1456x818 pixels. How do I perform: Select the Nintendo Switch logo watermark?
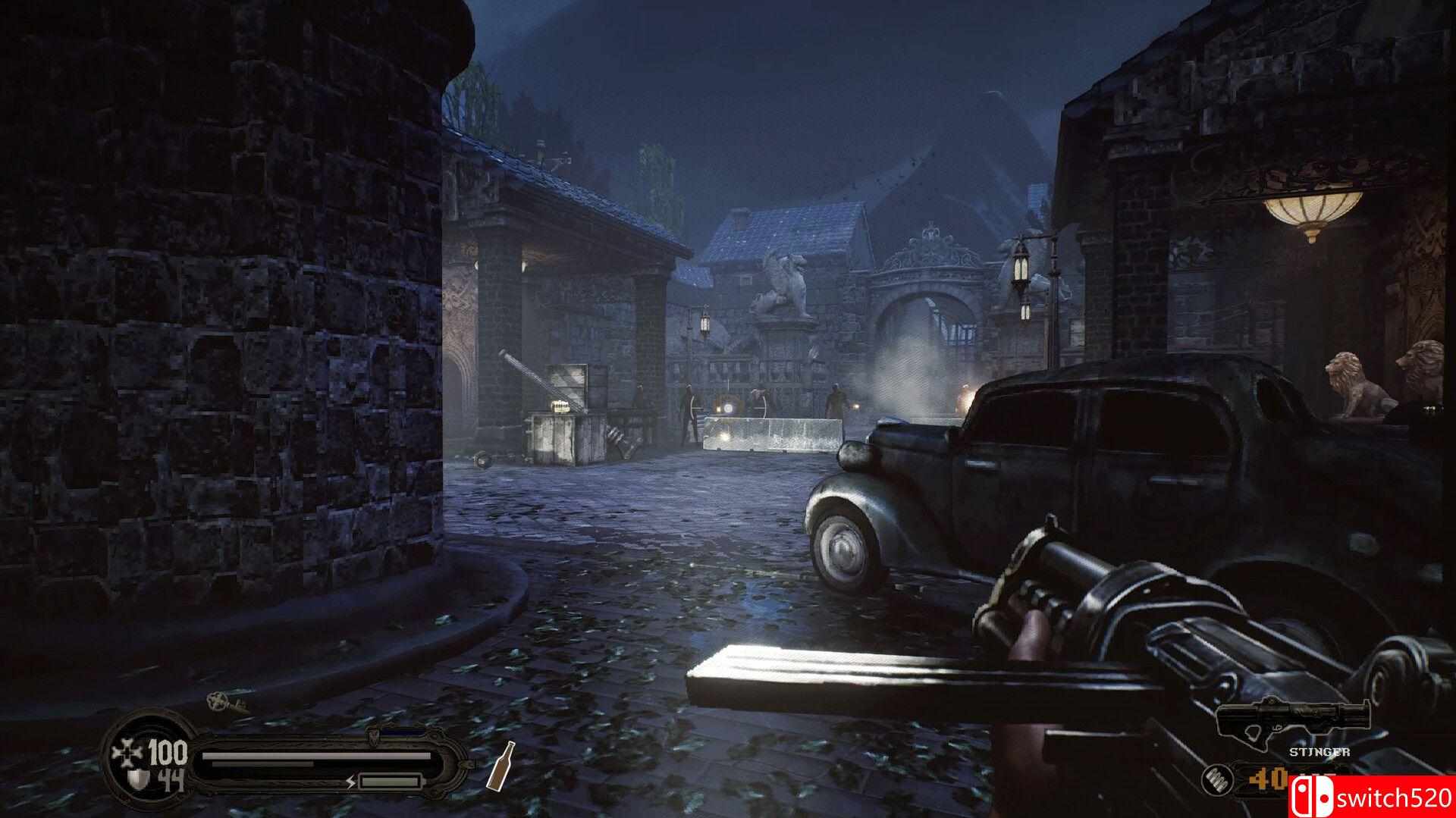coord(1313,798)
